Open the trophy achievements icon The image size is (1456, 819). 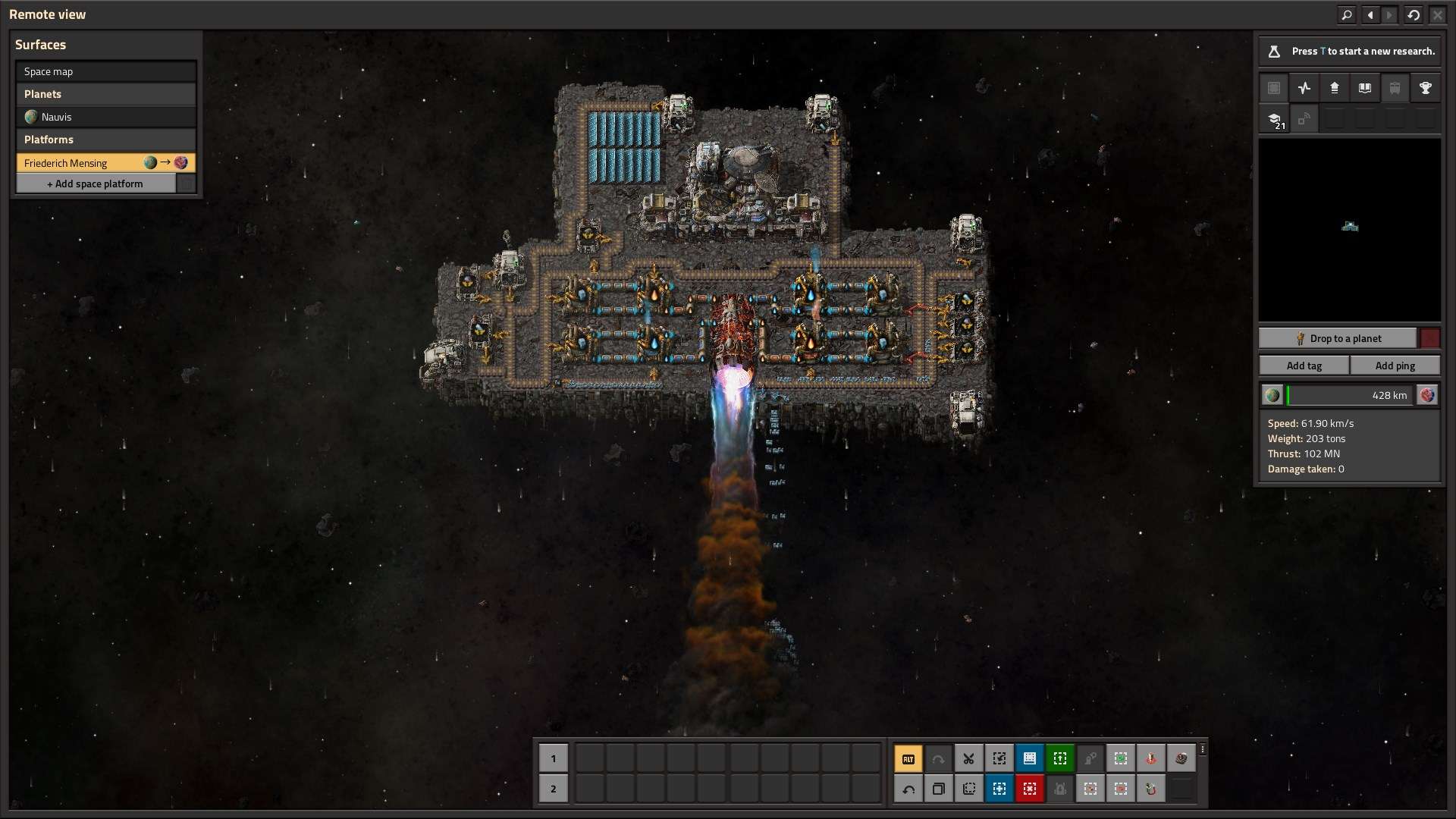coord(1426,88)
